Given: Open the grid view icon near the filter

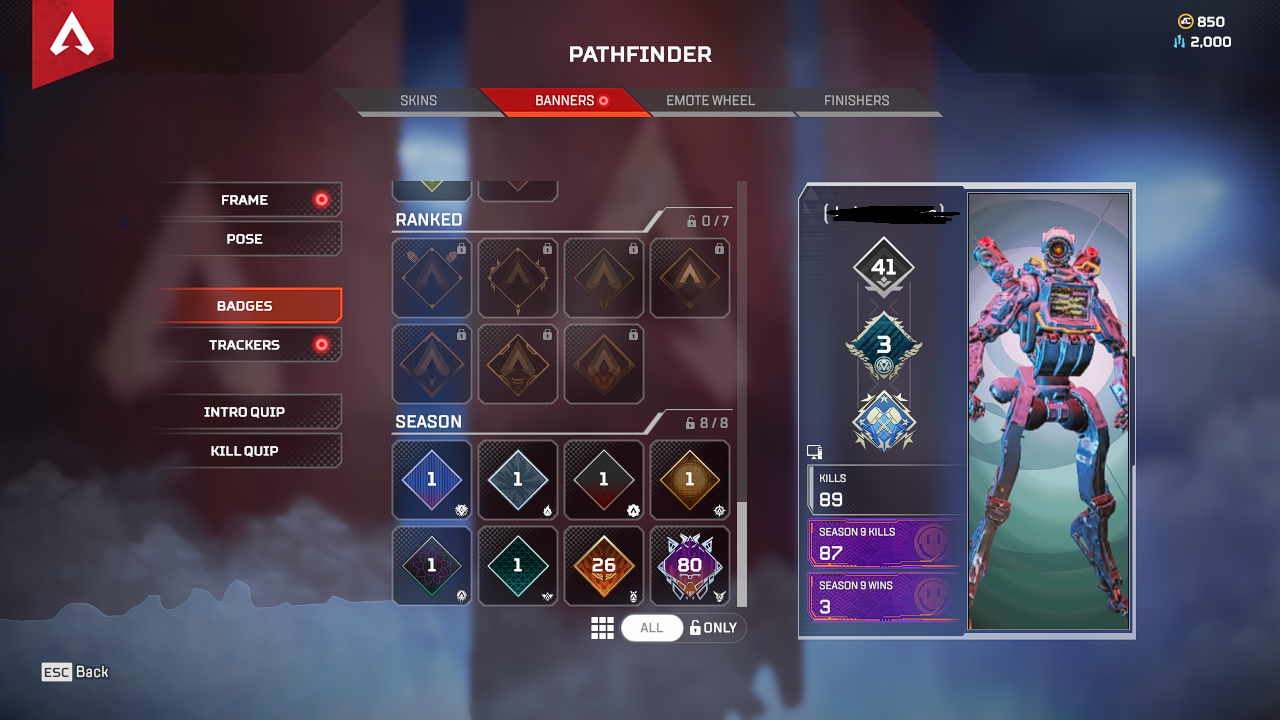Looking at the screenshot, I should pos(603,627).
